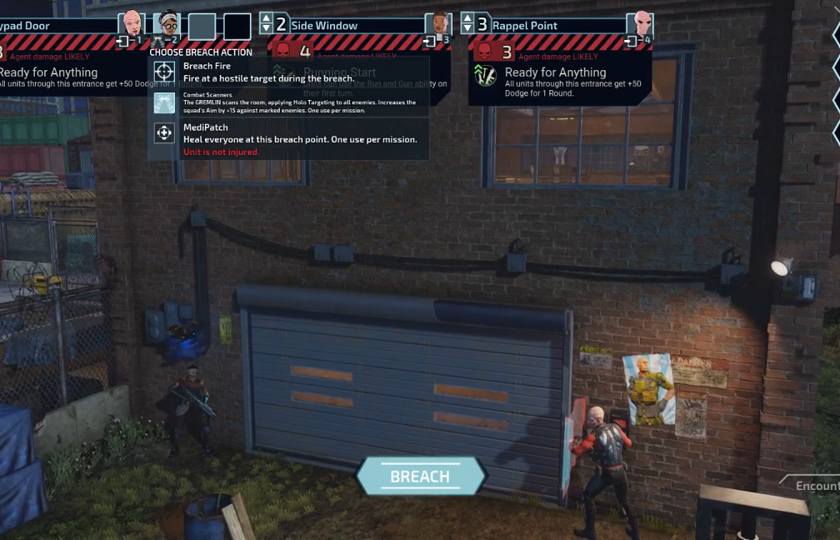Click the BREACH button
This screenshot has width=840, height=540.
pyautogui.click(x=420, y=476)
